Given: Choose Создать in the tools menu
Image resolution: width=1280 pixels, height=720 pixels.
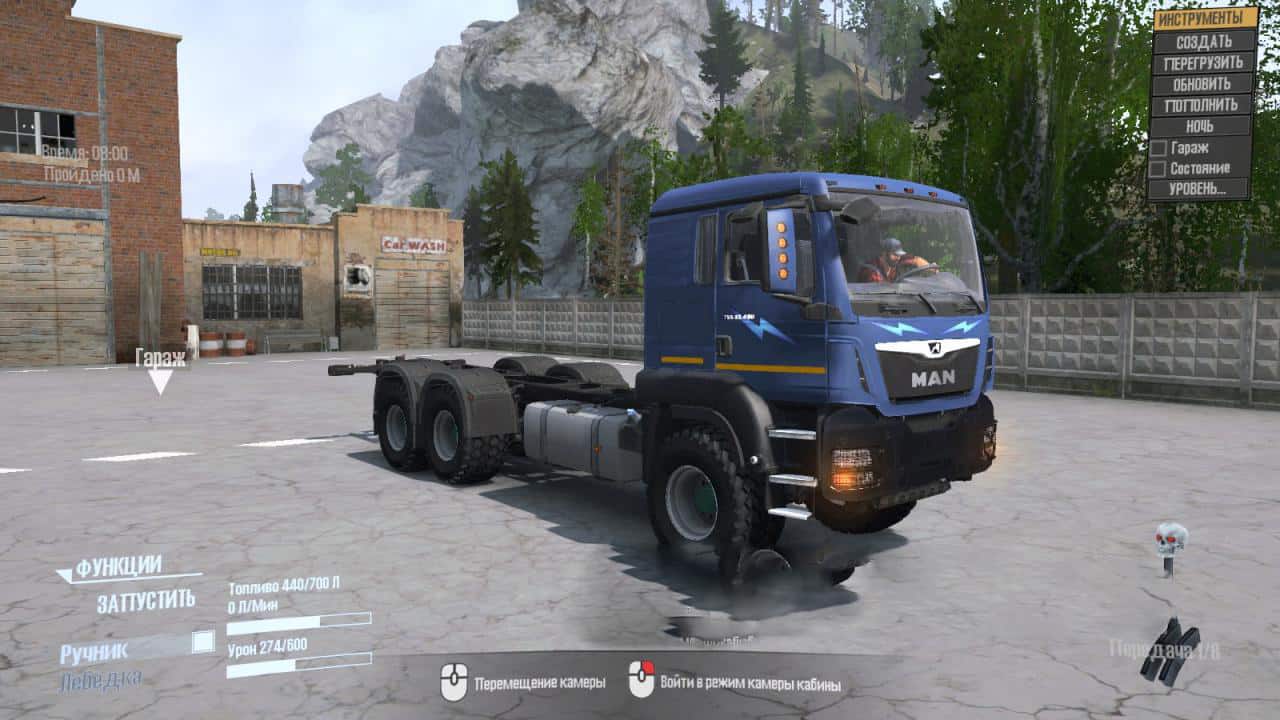Looking at the screenshot, I should click(x=1203, y=41).
